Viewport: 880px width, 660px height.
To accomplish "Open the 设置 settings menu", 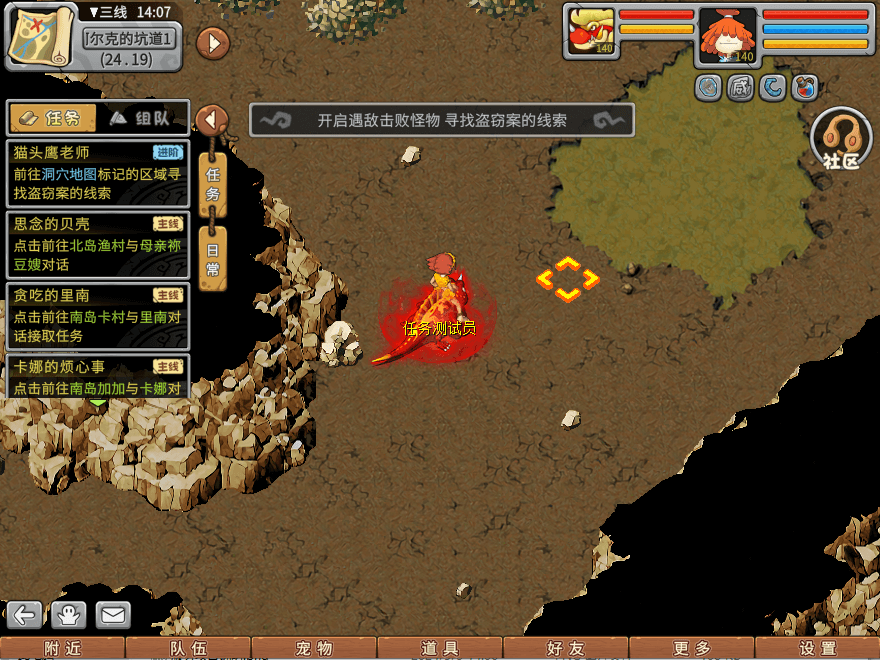I will [x=818, y=649].
